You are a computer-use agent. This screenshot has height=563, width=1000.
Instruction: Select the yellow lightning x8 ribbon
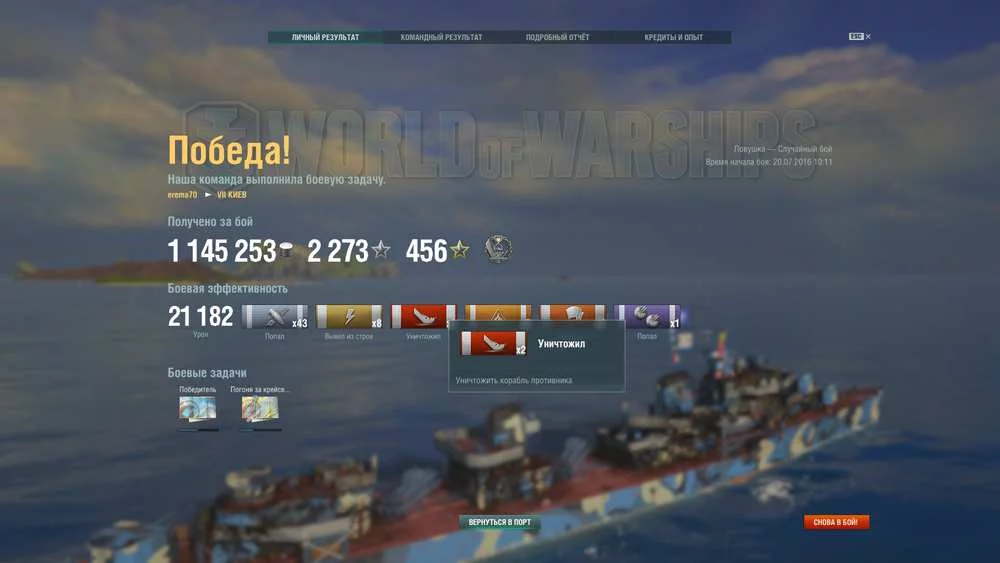point(349,317)
